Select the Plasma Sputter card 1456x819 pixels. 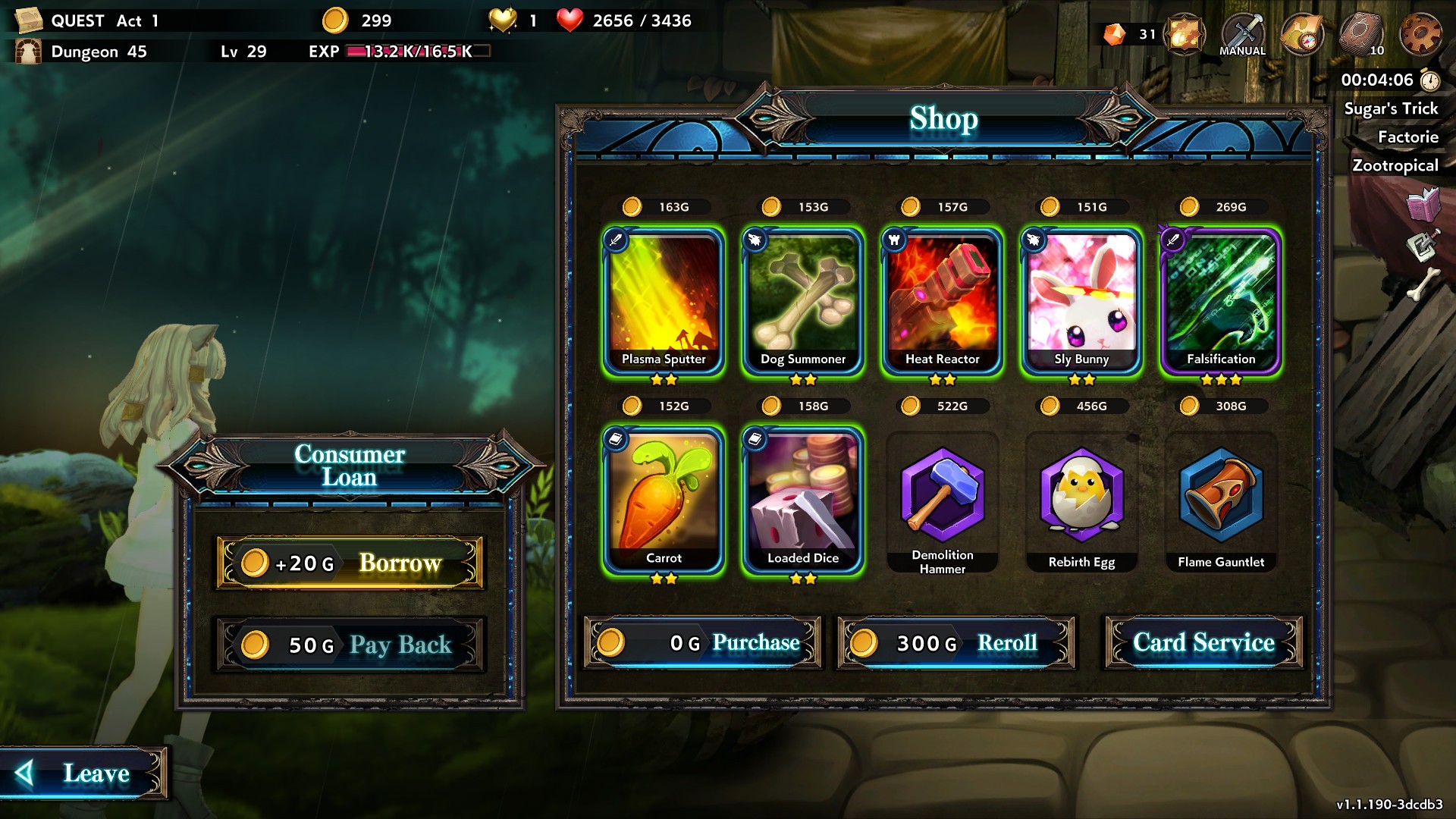click(664, 301)
